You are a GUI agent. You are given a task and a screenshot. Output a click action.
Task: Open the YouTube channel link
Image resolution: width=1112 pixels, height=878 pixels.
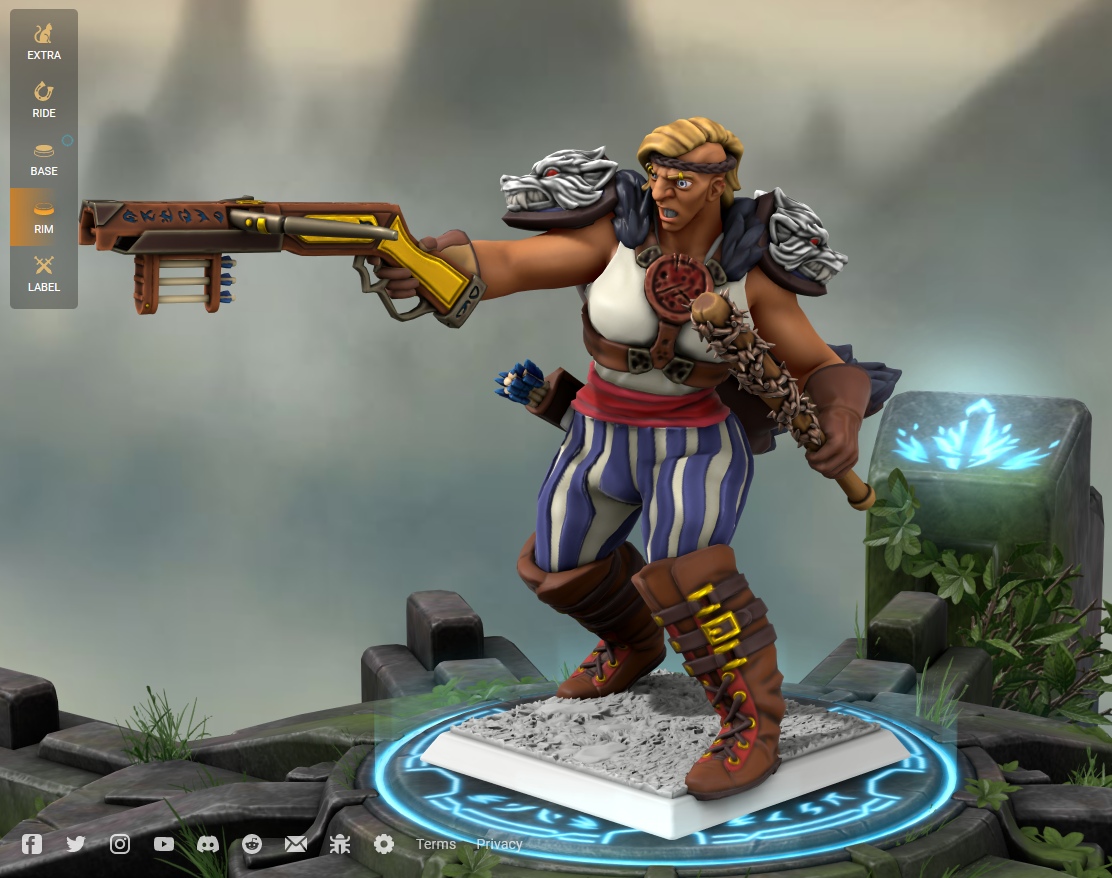164,844
